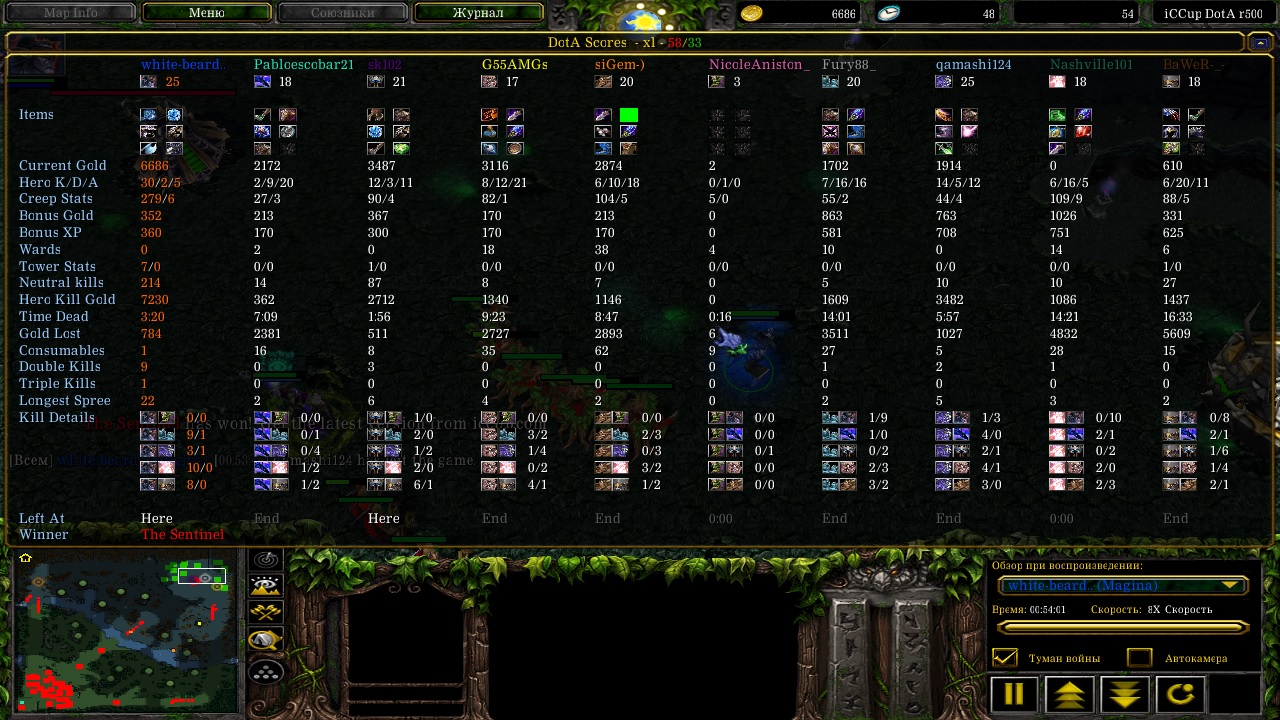
Task: Decrease replay speed with down arrows
Action: (1124, 694)
